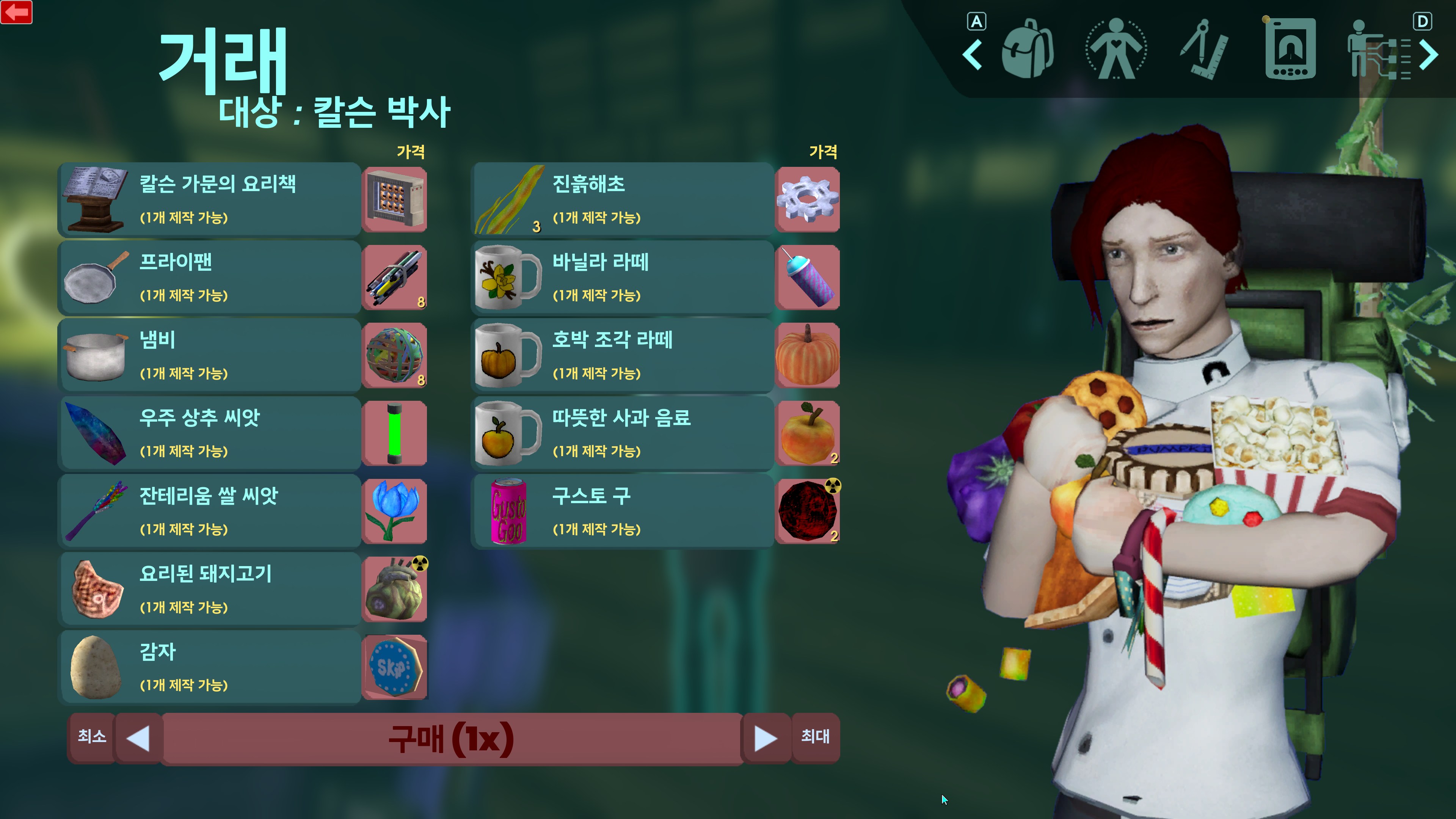Select 잔테리움 쌀 씨앗 trade entry
This screenshot has width=1456, height=819.
pyautogui.click(x=210, y=511)
